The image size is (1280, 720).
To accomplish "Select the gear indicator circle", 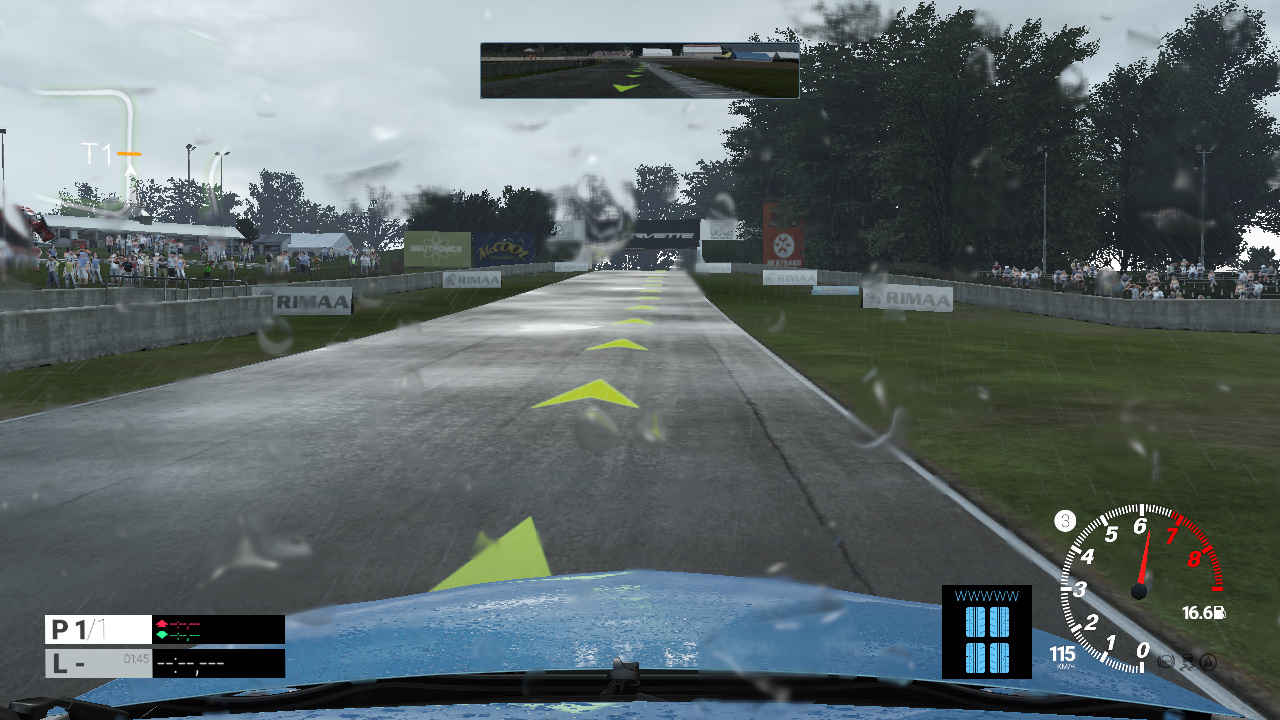I will [1065, 521].
